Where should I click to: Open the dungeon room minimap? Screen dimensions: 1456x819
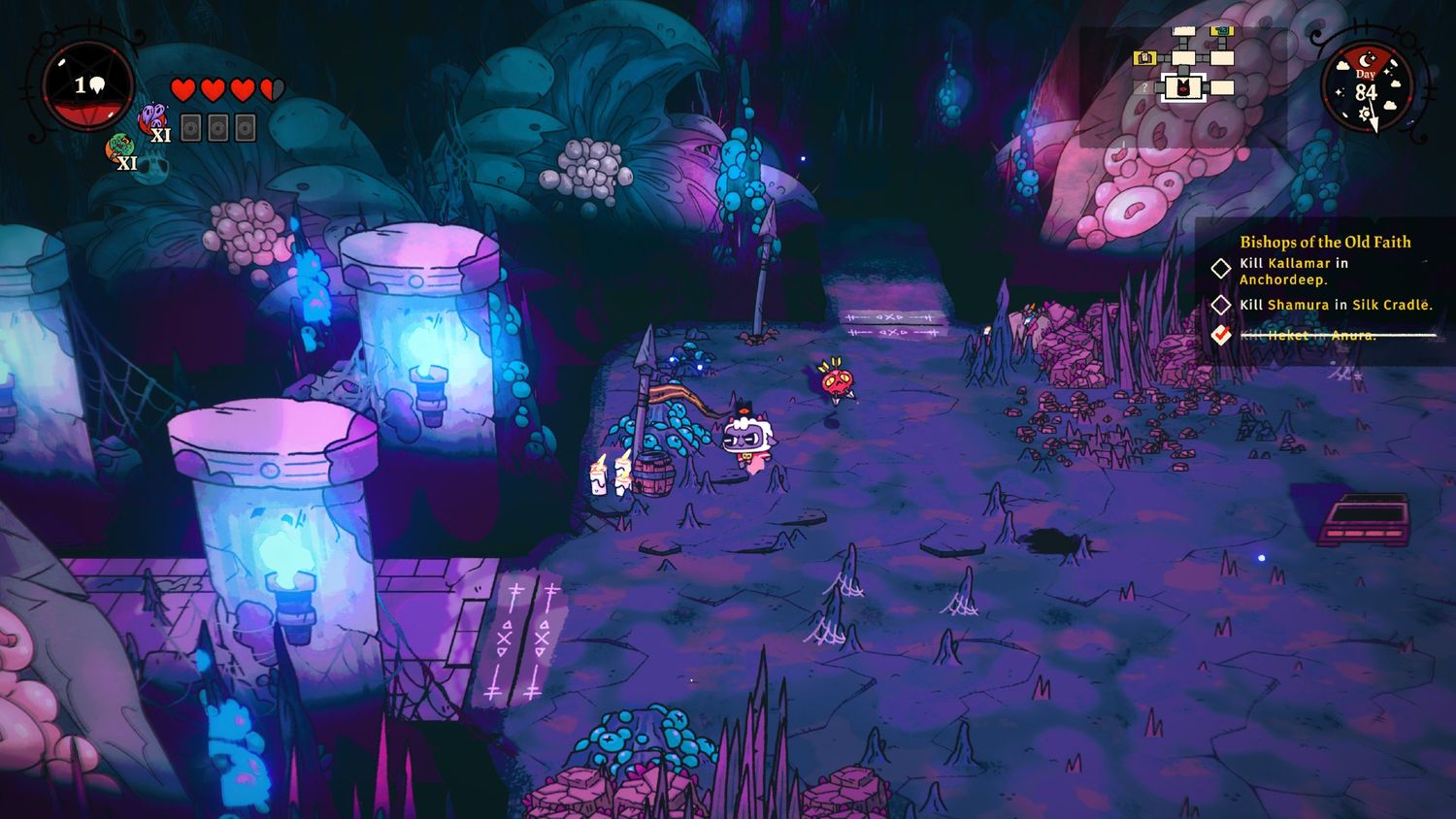pos(1184,68)
